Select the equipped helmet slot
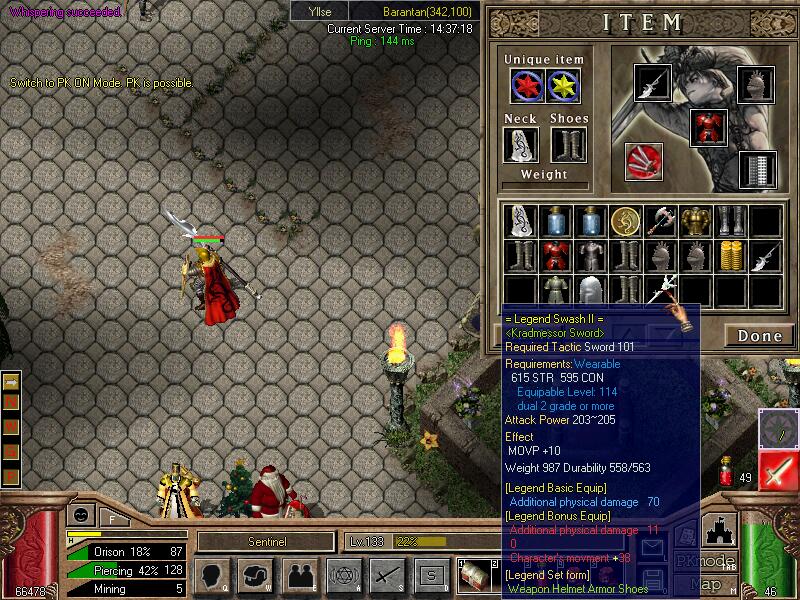800x600 pixels. point(757,83)
